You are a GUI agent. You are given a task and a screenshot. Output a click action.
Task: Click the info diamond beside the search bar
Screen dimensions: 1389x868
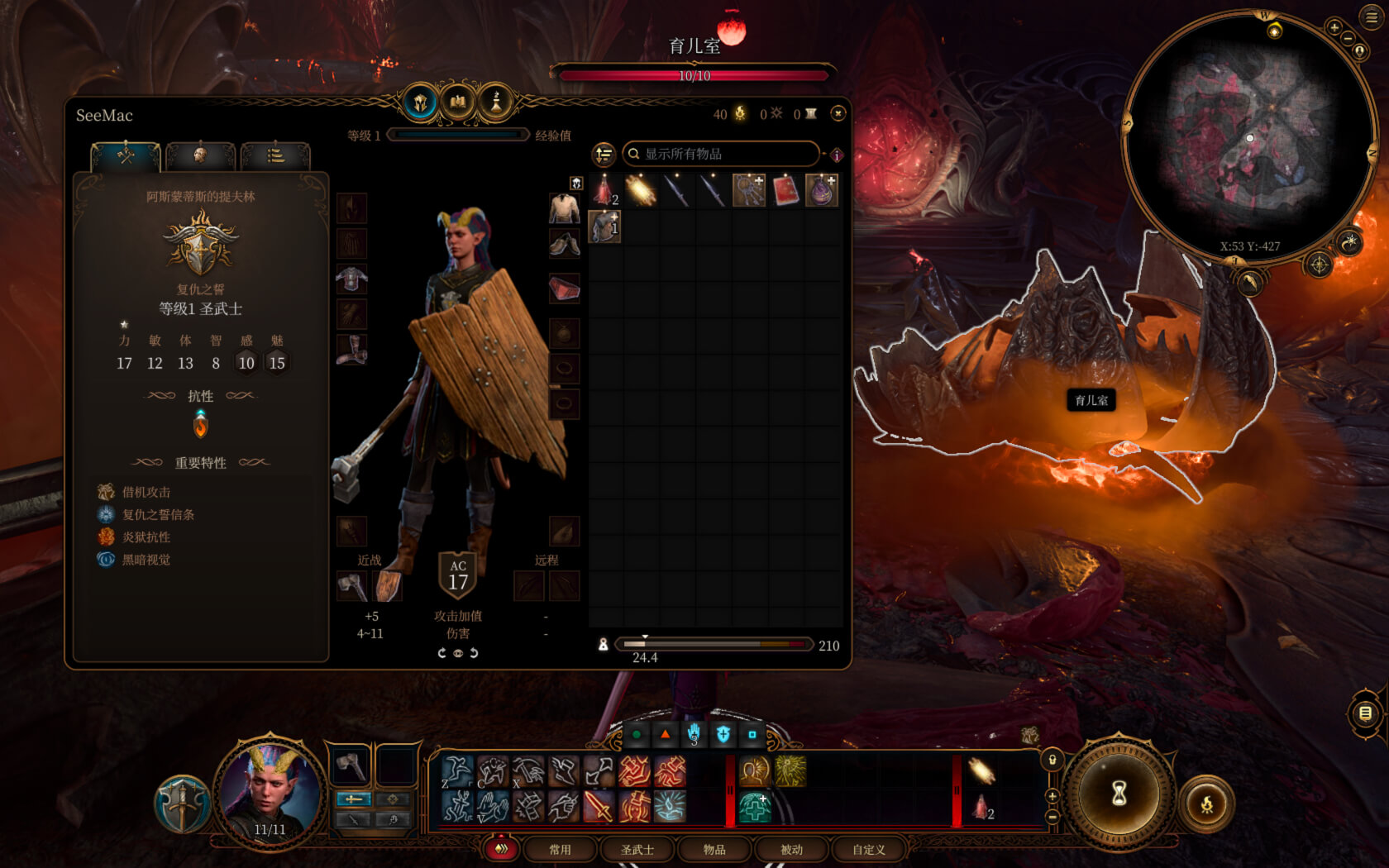[837, 154]
